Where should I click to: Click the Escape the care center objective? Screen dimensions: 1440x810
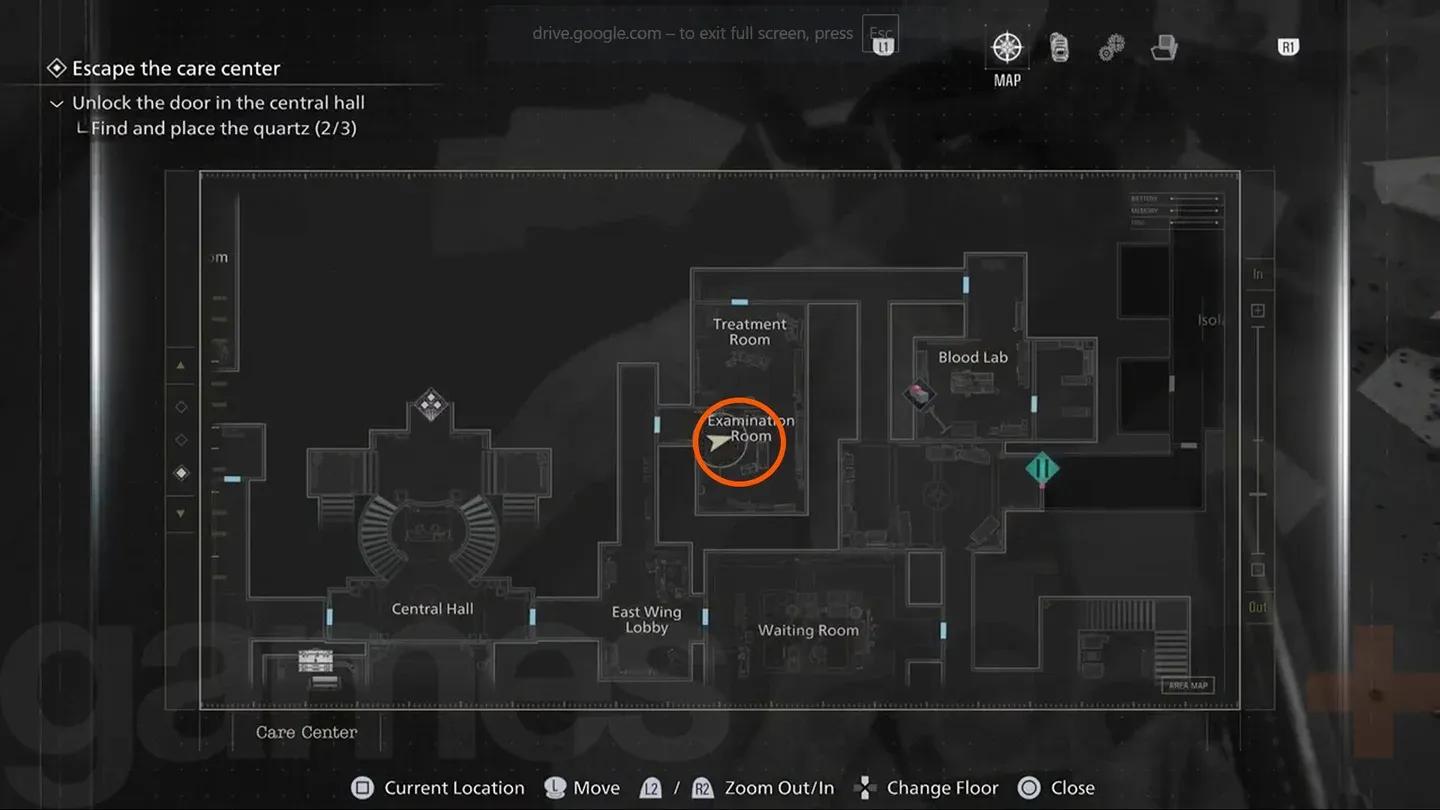coord(176,69)
